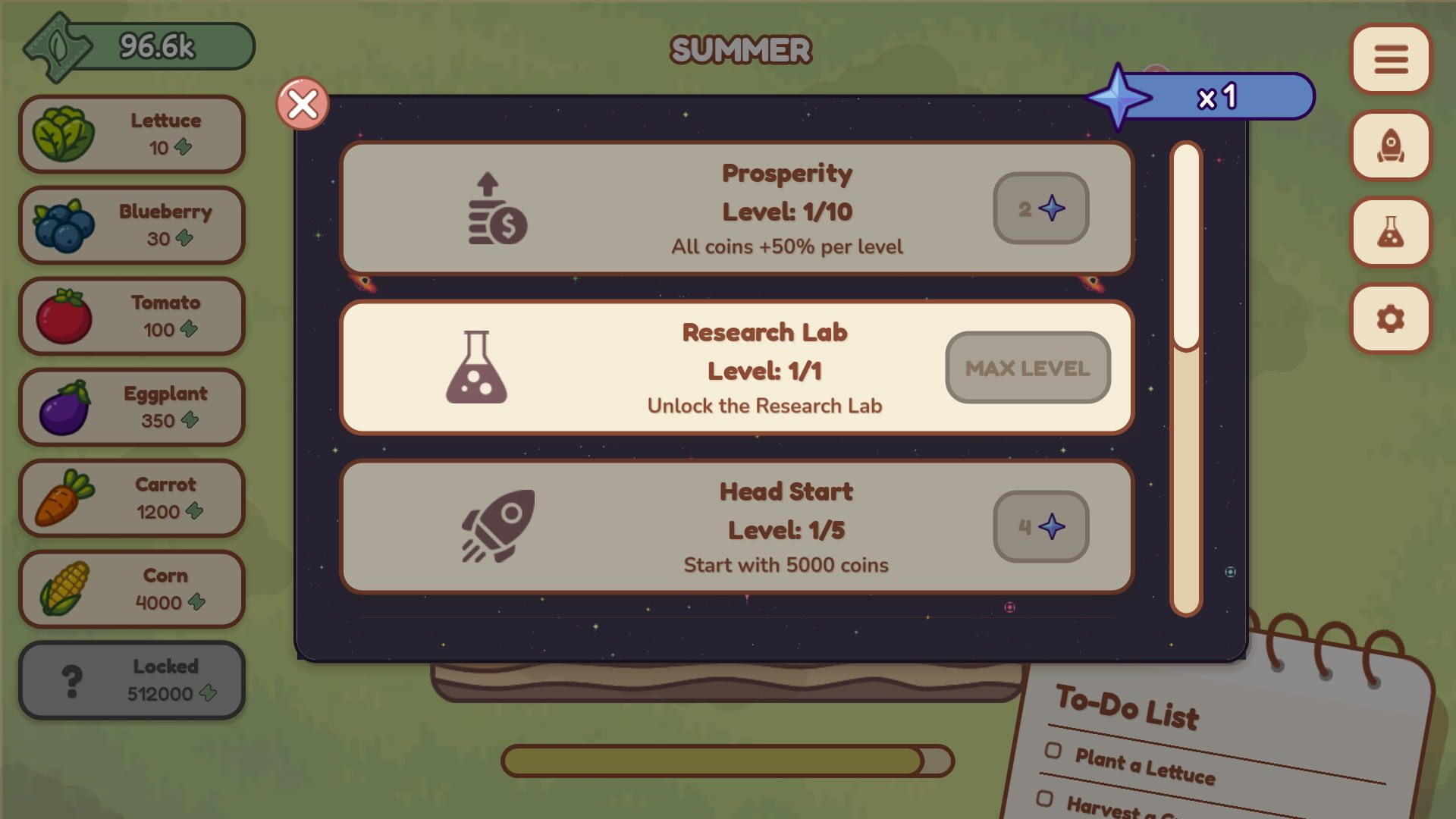Select the Carrot crop icon
Viewport: 1456px width, 819px height.
[64, 497]
